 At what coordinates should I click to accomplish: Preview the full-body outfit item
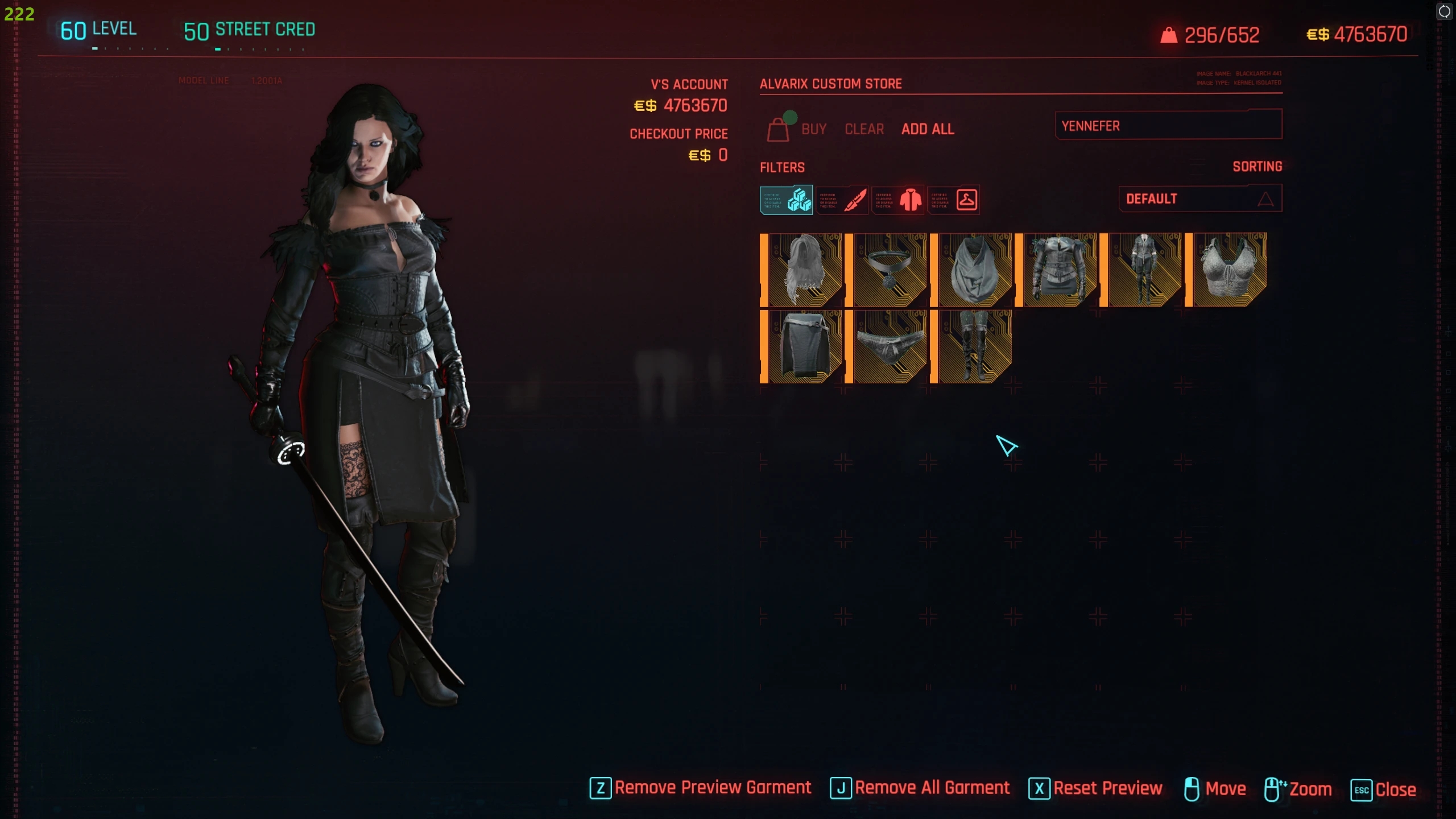click(1143, 270)
